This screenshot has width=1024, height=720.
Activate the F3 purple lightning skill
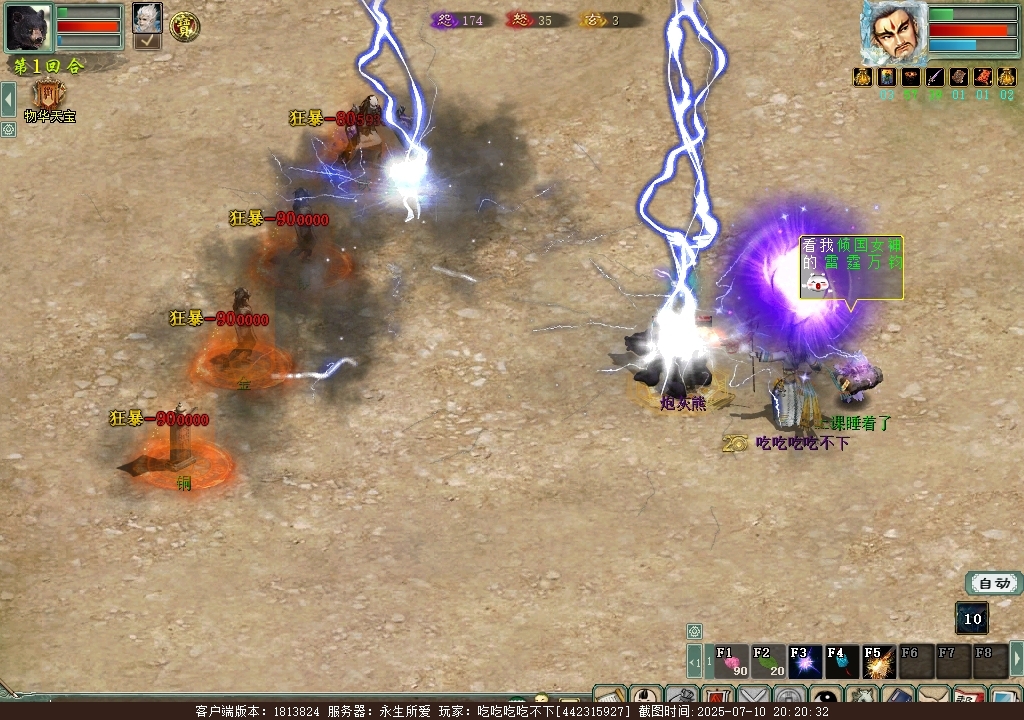point(805,661)
